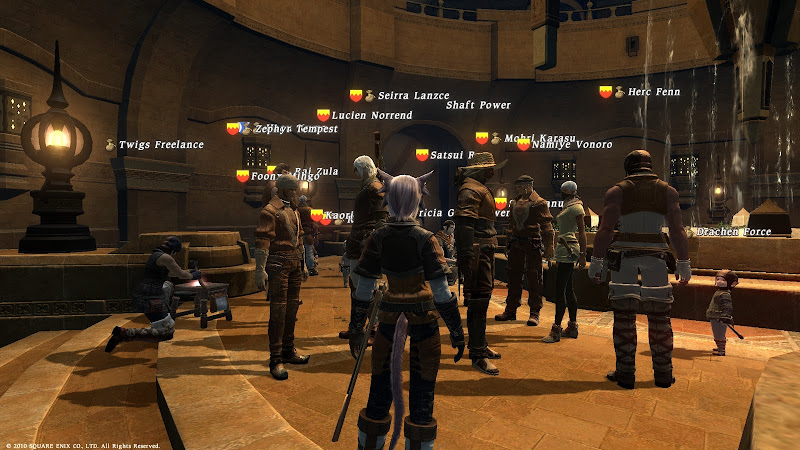
Task: Select Shaft Power's name label
Action: [x=478, y=105]
